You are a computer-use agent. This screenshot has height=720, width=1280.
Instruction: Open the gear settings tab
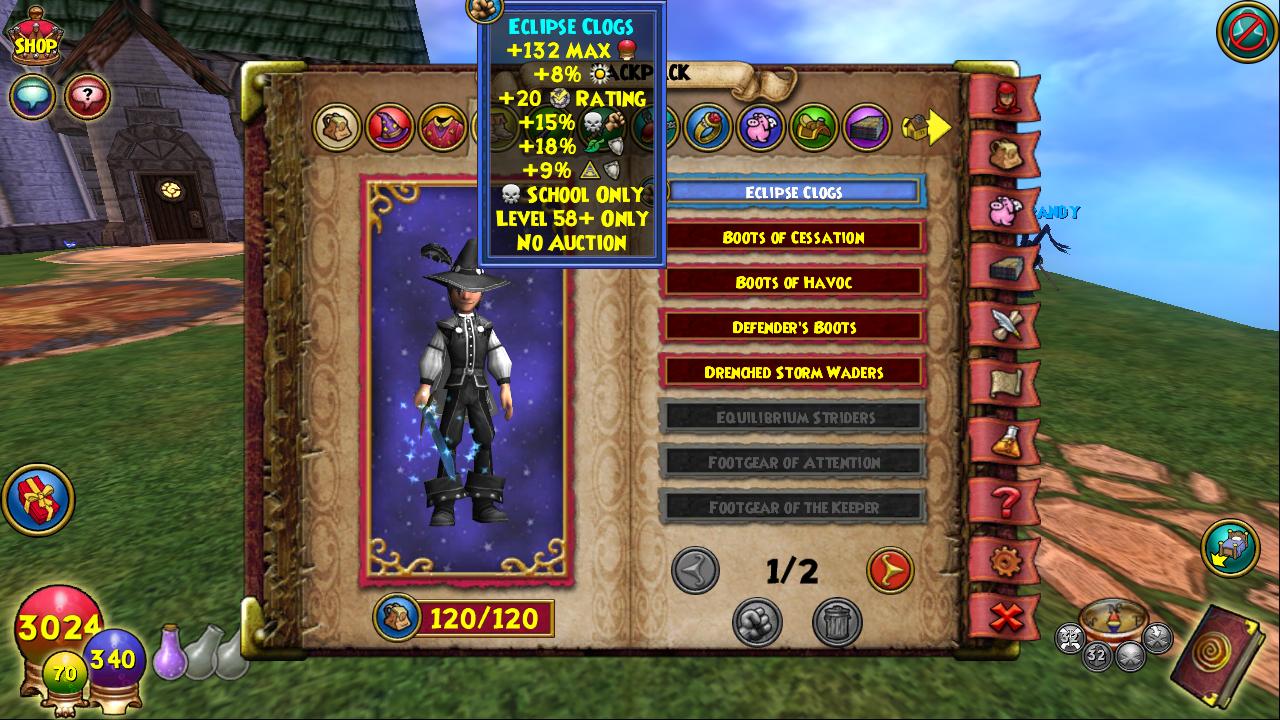tap(1004, 559)
